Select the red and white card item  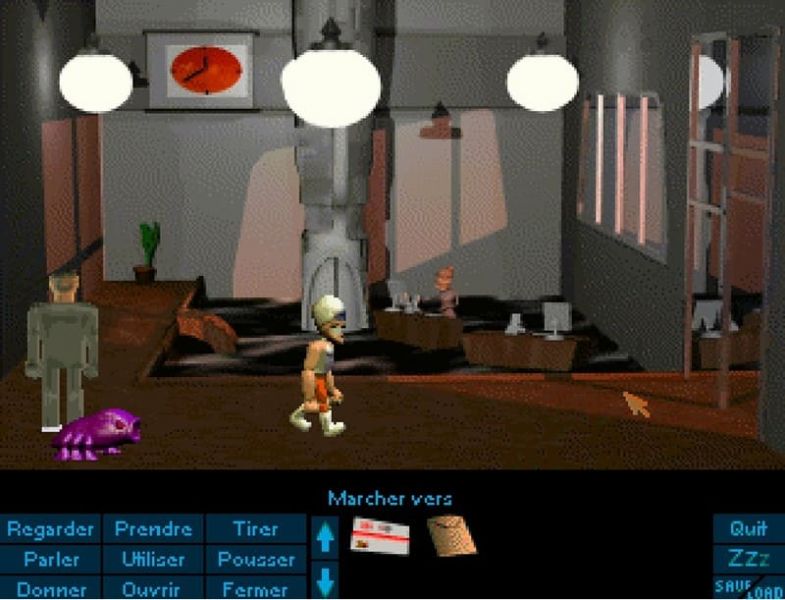click(x=381, y=540)
